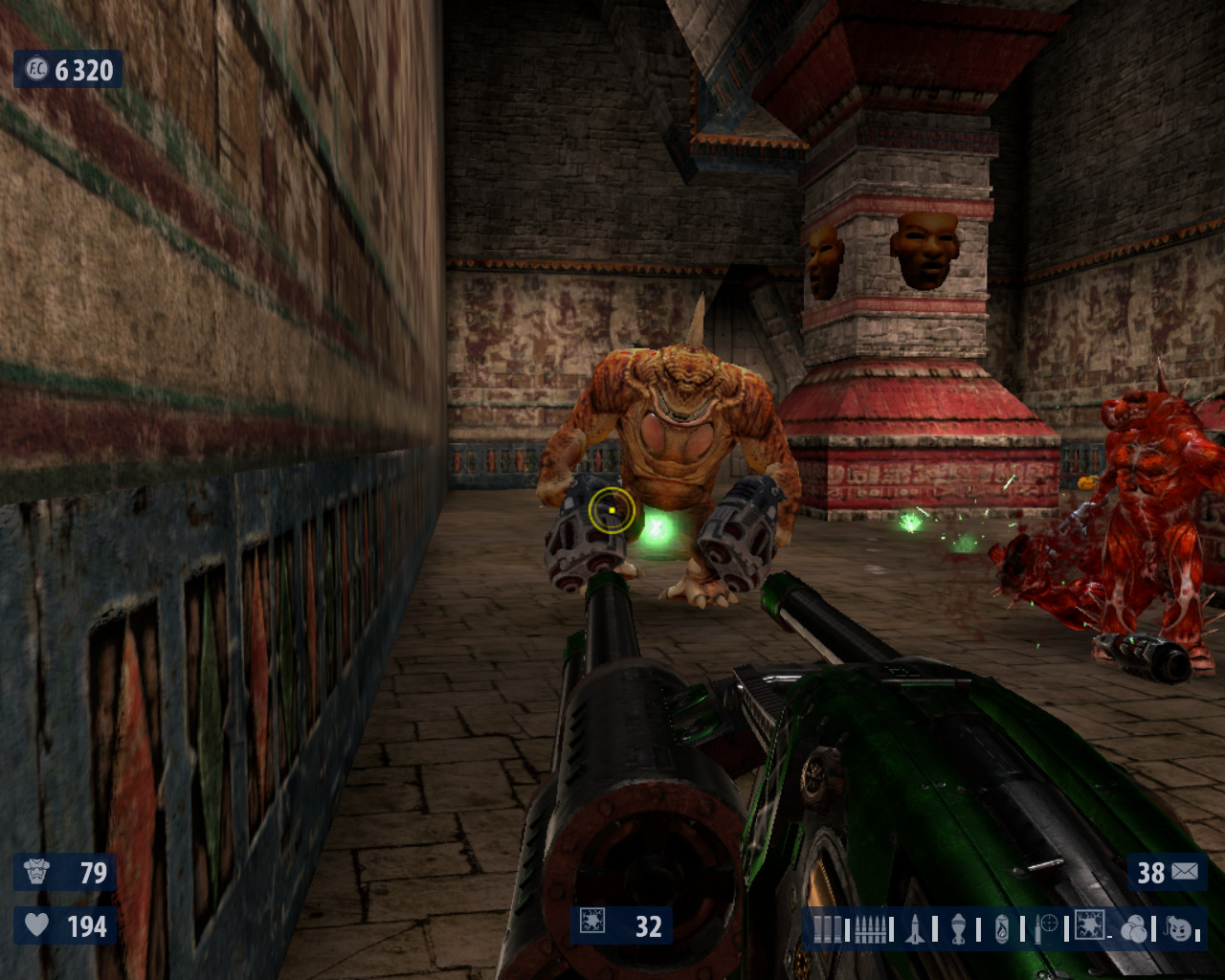Image resolution: width=1225 pixels, height=980 pixels.
Task: Open the unread messages envelope icon
Action: tap(1185, 872)
